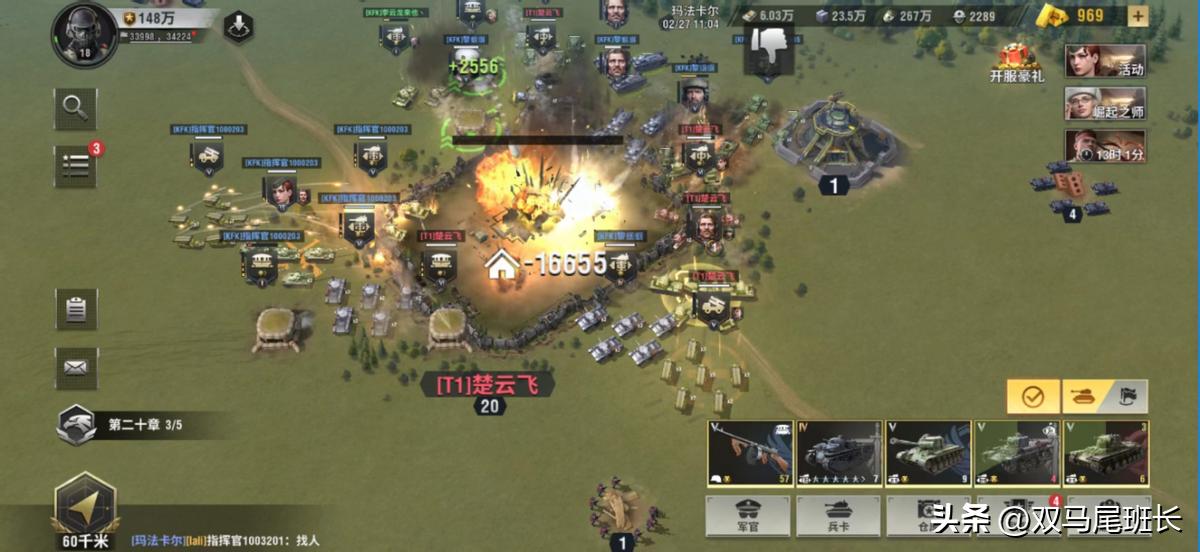The width and height of the screenshot is (1200, 552).
Task: Open the list menu with red badge
Action: click(x=76, y=167)
